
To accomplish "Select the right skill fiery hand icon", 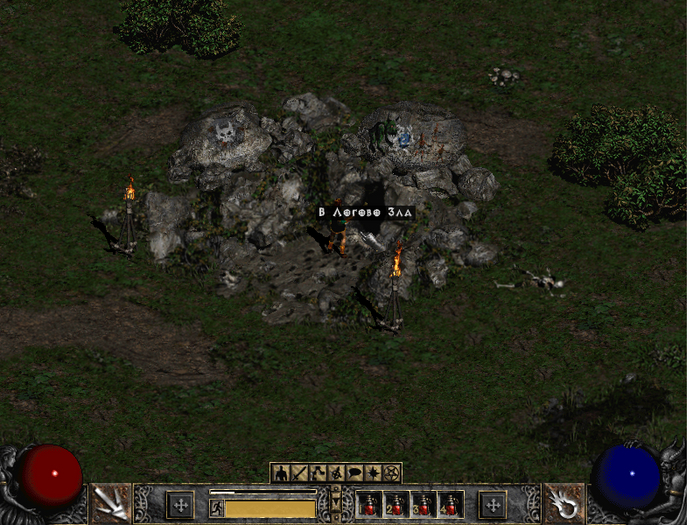I will point(564,503).
